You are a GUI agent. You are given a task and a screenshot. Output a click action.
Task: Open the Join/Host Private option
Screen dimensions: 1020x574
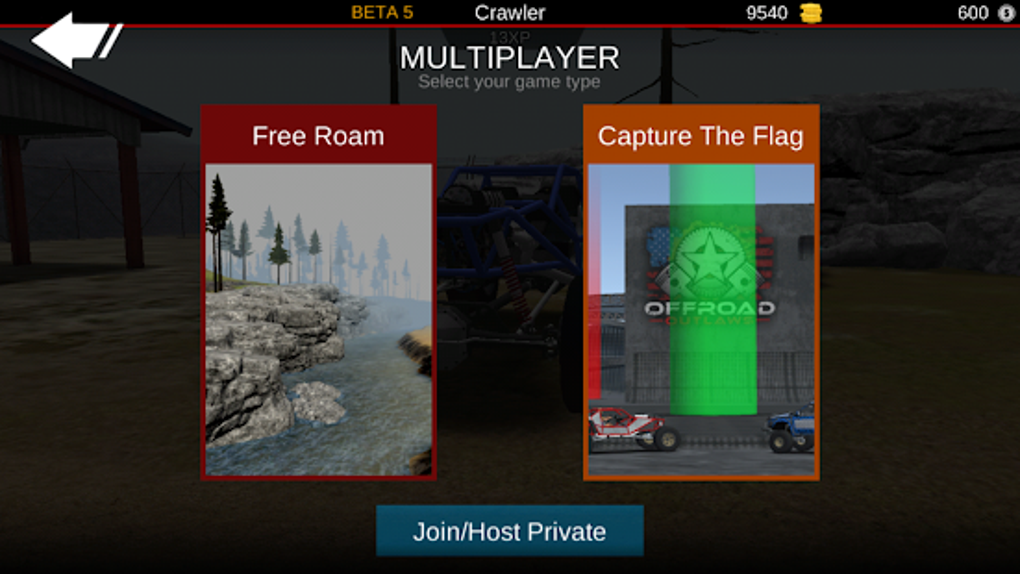509,531
